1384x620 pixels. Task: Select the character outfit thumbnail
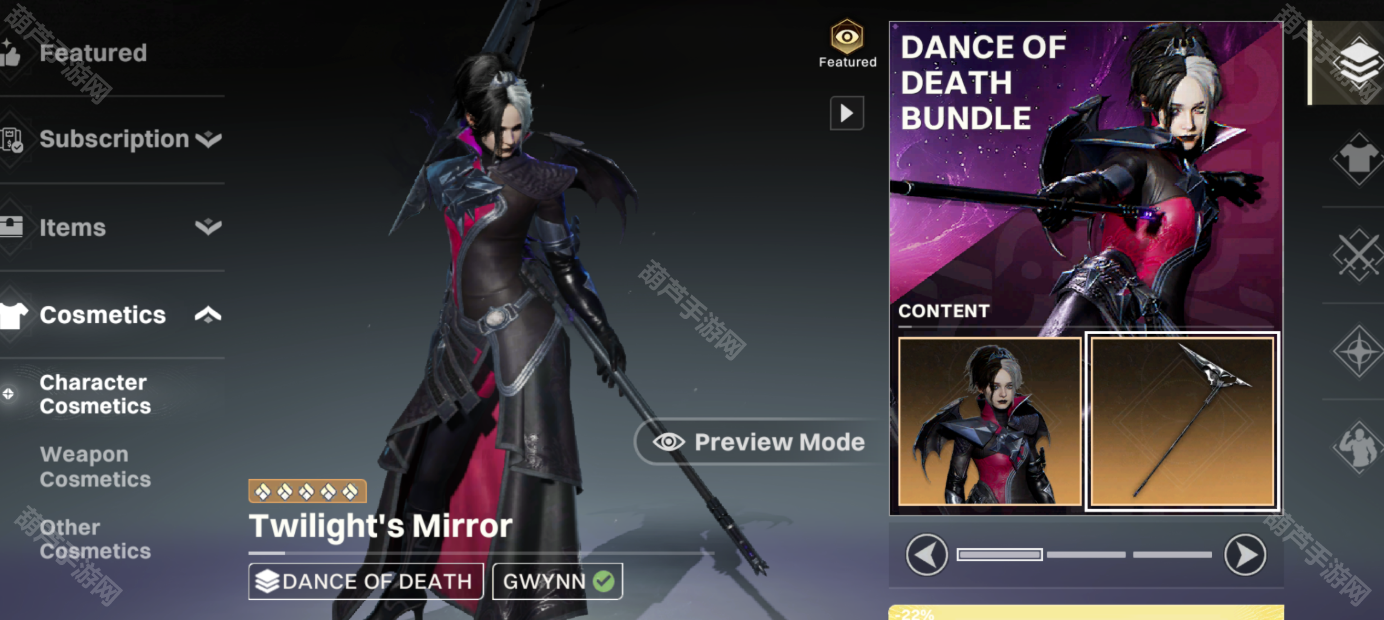tap(990, 421)
